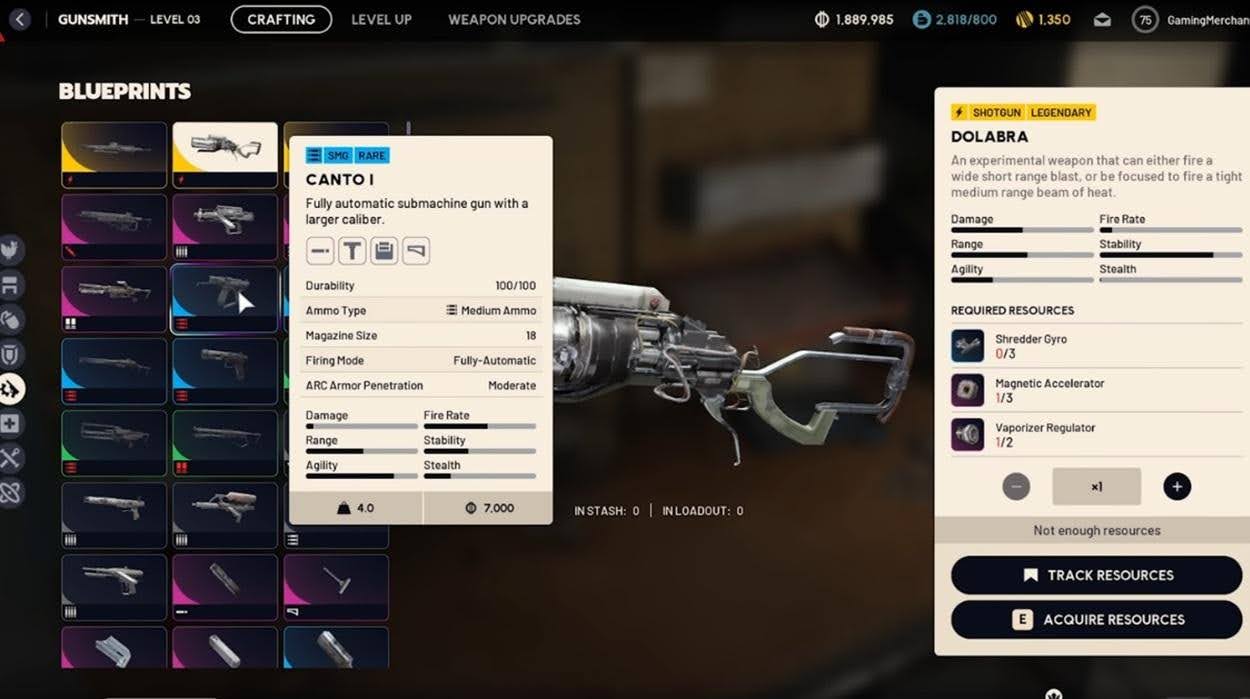
Task: Click Acquire Resources button
Action: [1096, 619]
